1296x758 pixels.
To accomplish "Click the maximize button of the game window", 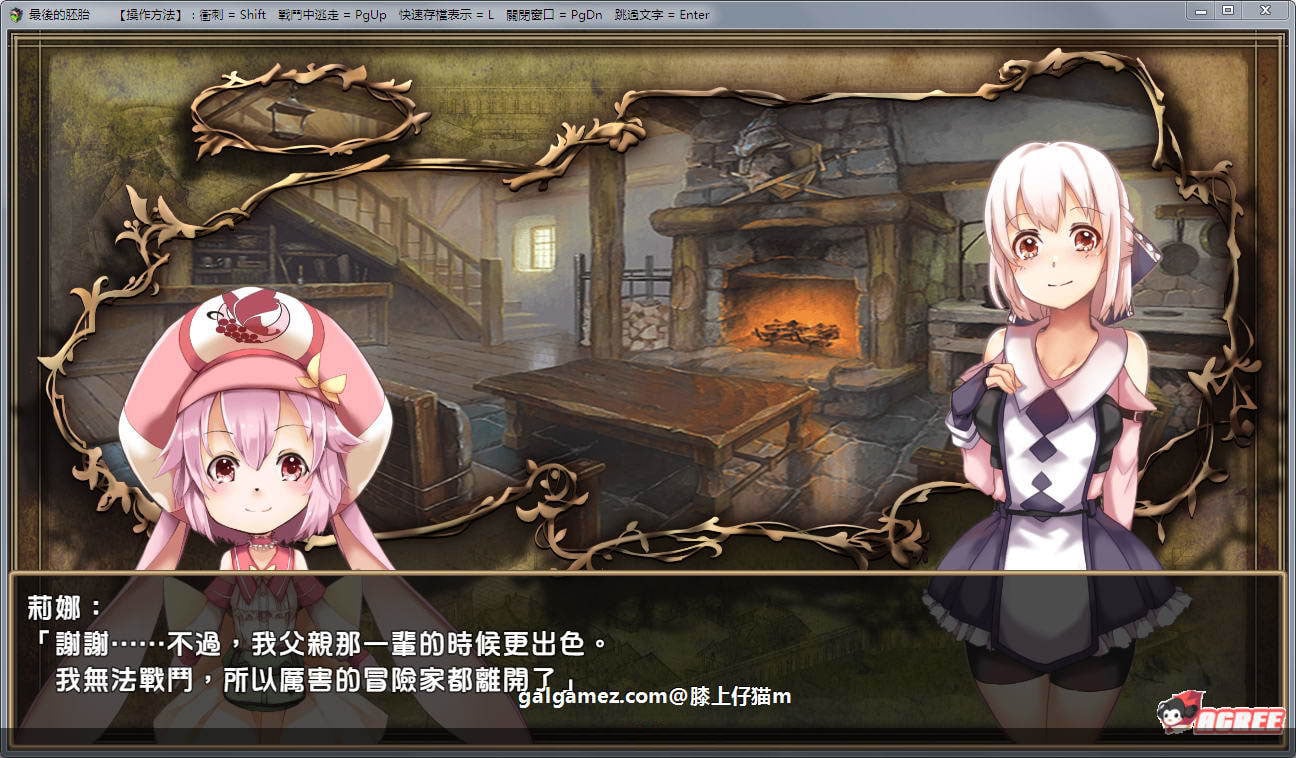I will pos(1227,10).
